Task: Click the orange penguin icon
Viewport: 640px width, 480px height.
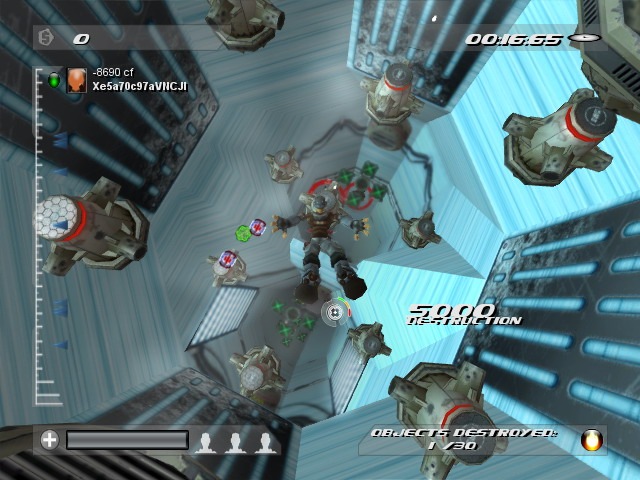Action: (x=592, y=440)
